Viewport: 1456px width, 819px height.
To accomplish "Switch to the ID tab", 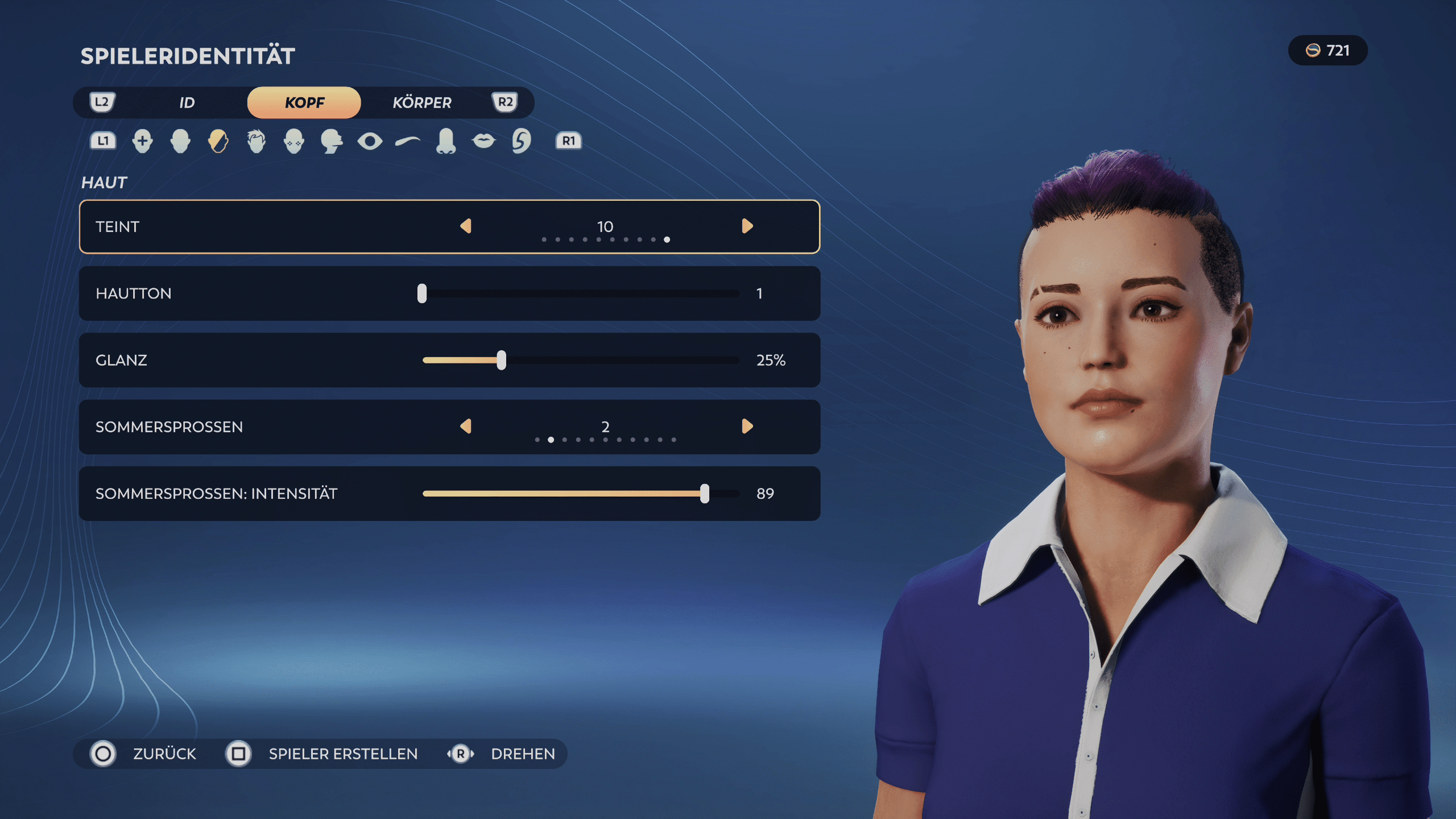I will point(187,102).
